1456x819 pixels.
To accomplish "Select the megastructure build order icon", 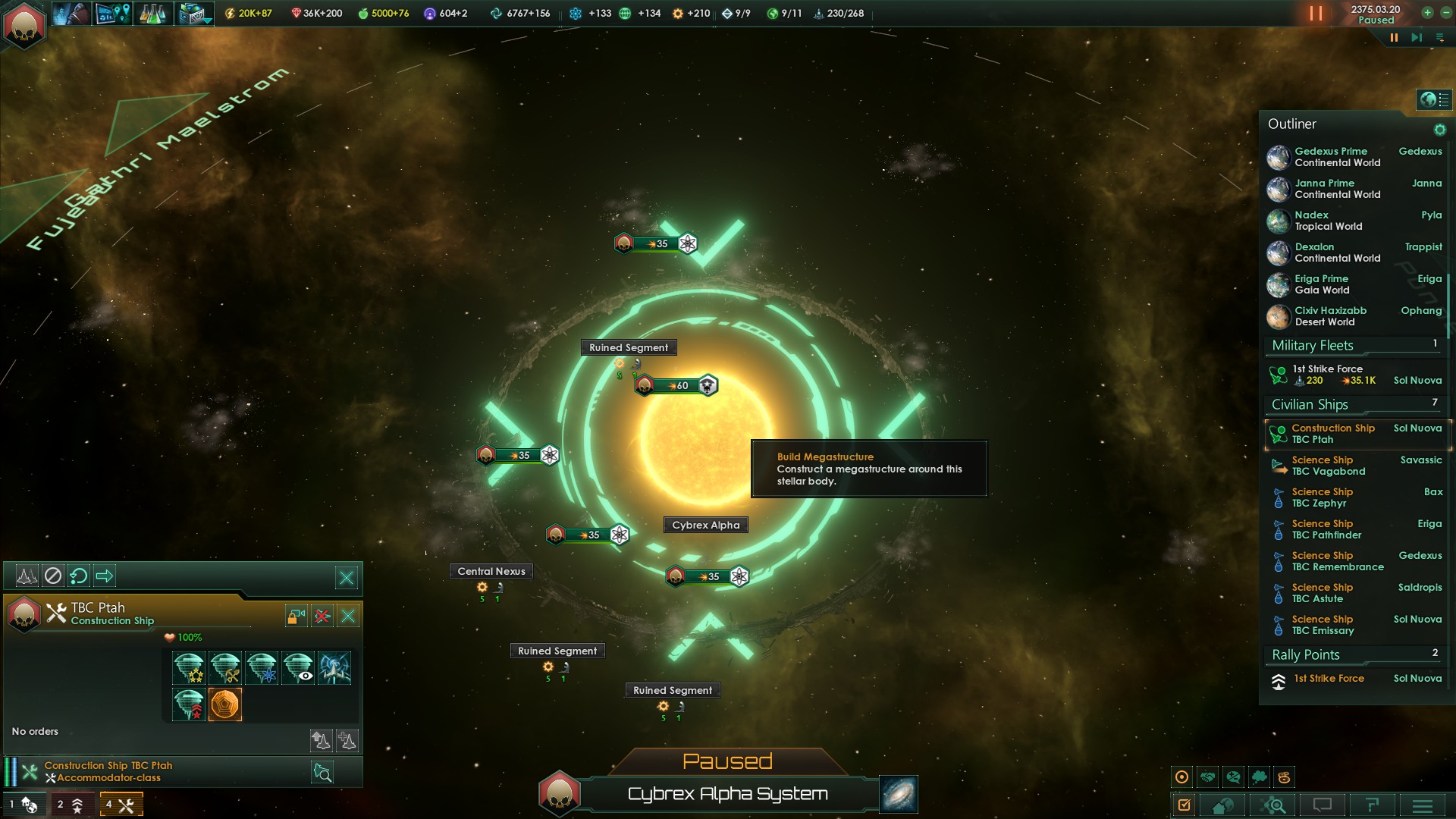I will [225, 704].
